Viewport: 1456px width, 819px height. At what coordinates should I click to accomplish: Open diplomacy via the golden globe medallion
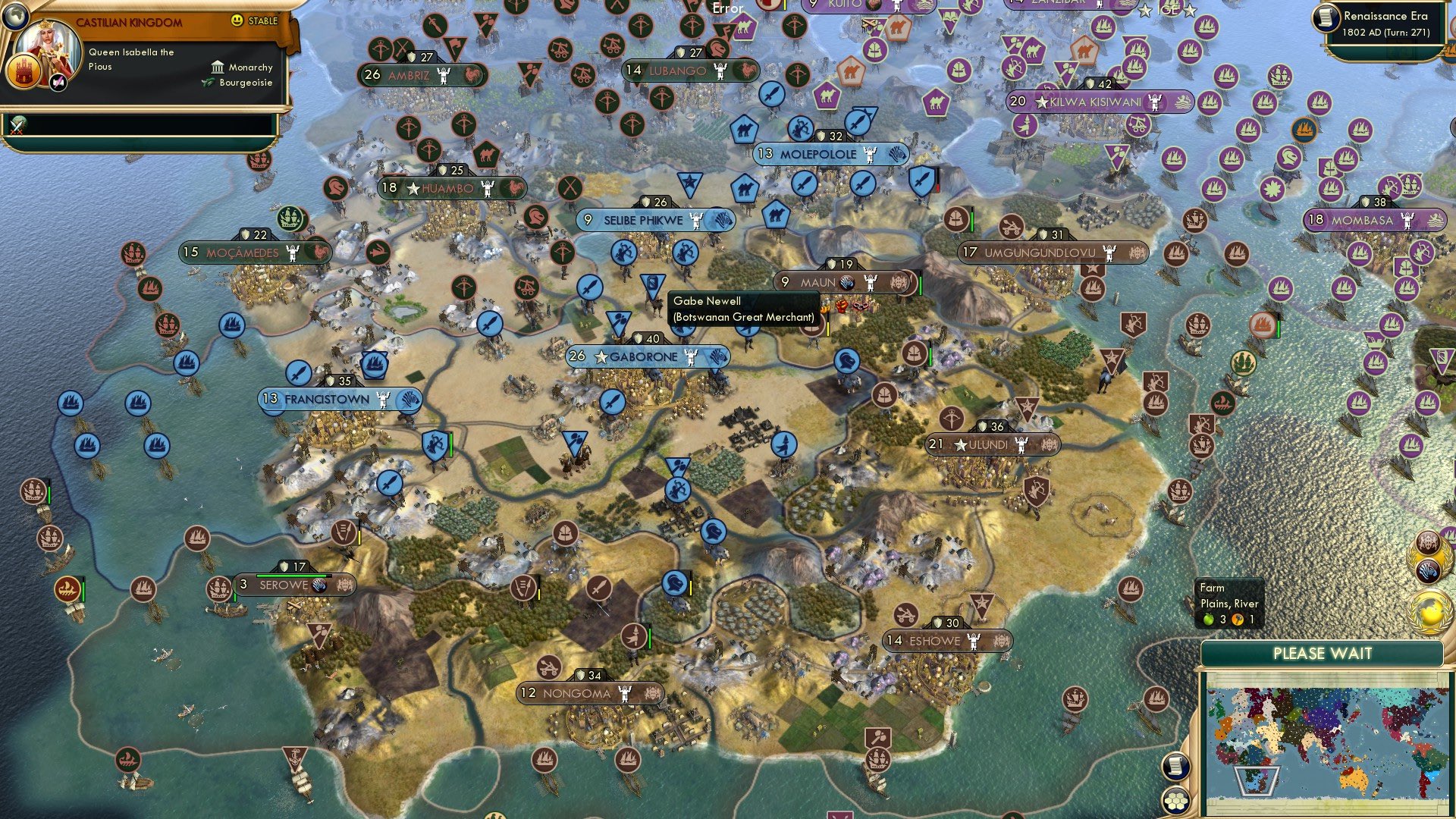tap(1431, 611)
